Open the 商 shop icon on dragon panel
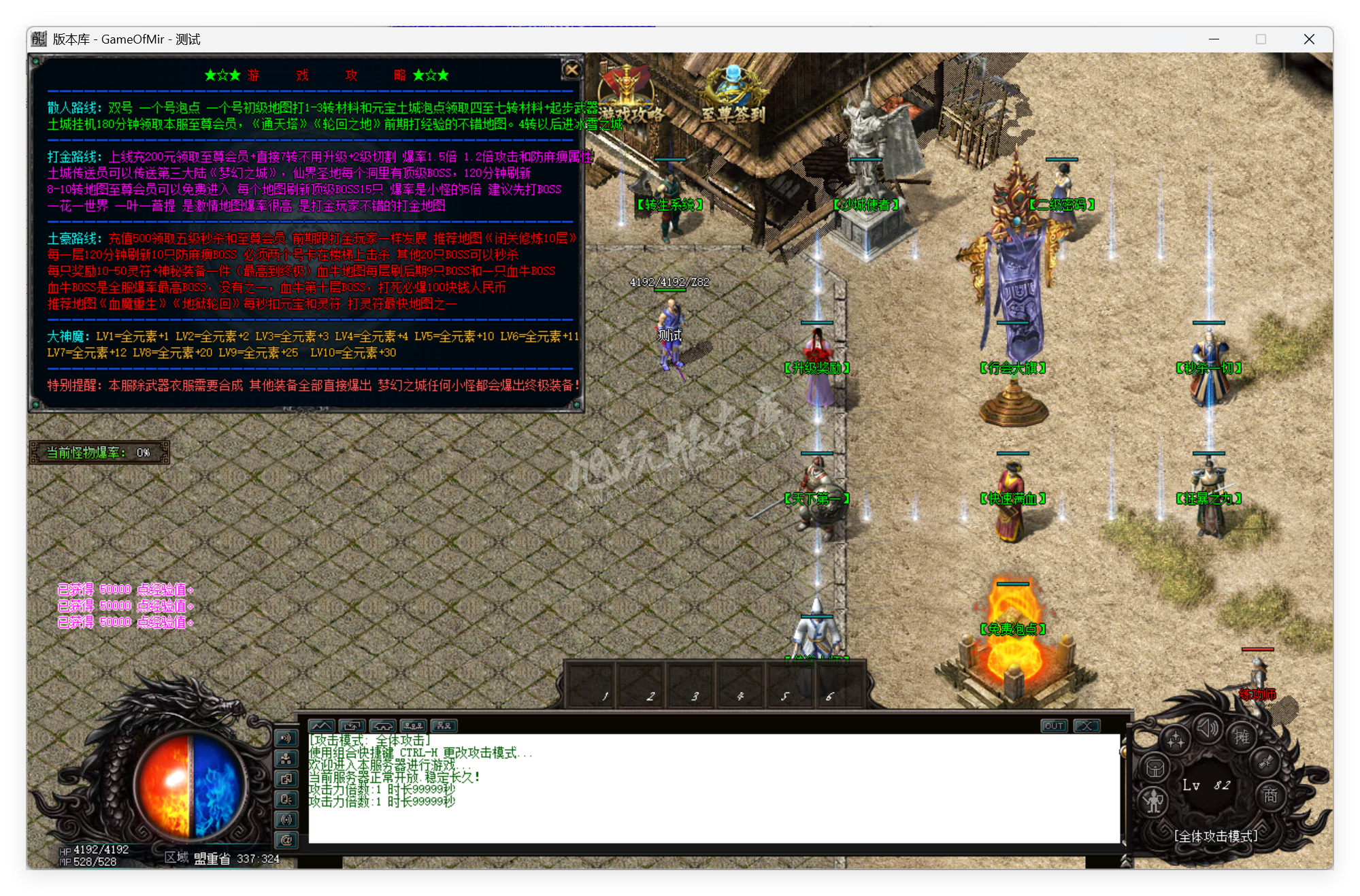The height and width of the screenshot is (896, 1360). click(1270, 797)
